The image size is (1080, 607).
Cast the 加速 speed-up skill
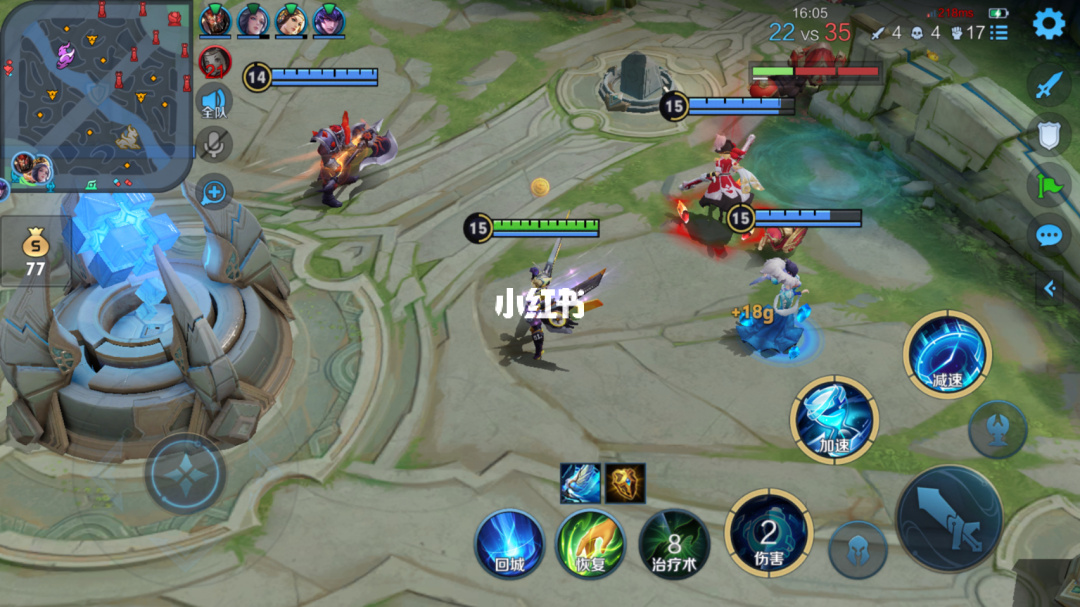(834, 419)
